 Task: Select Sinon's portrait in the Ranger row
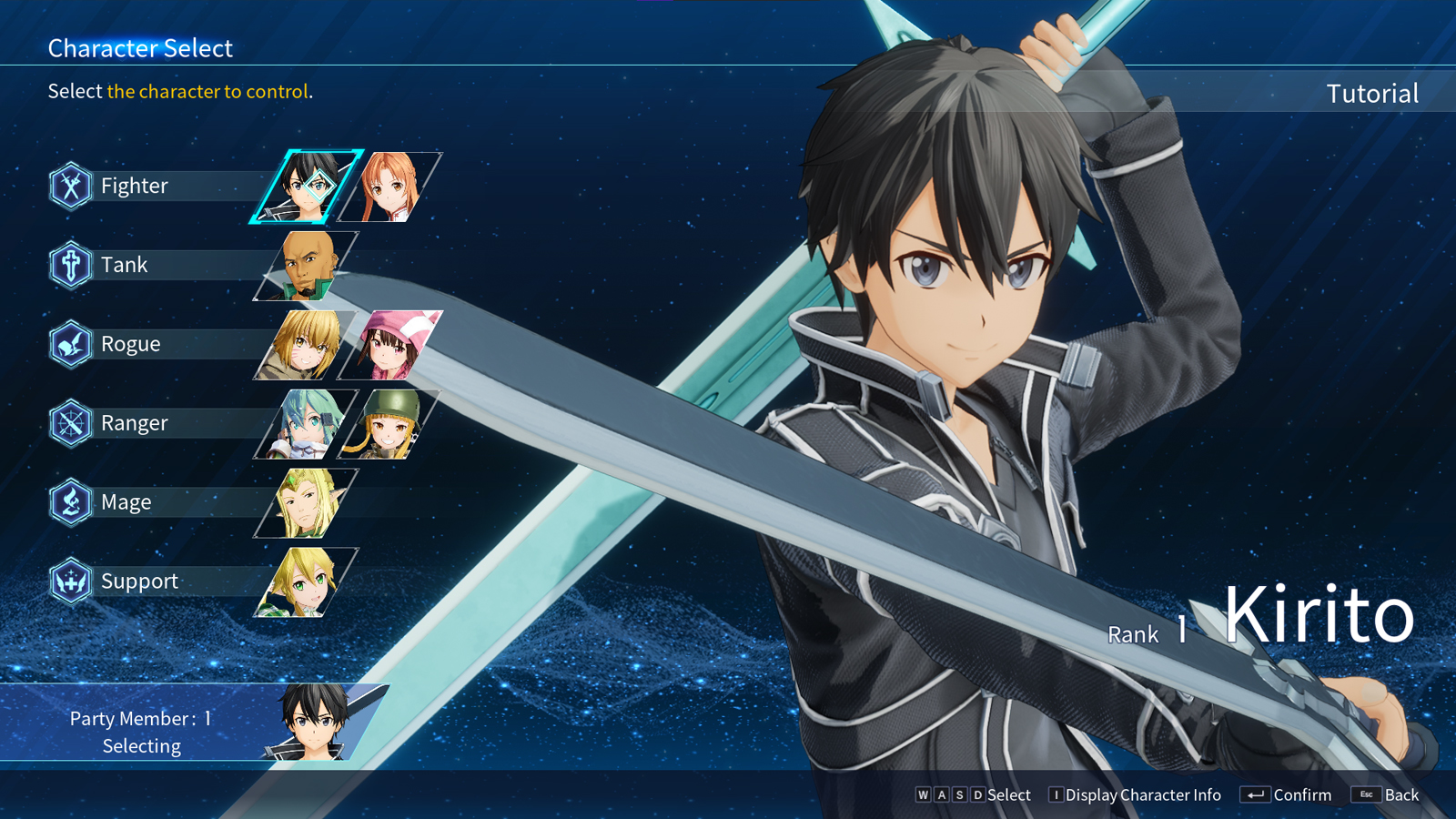pyautogui.click(x=307, y=423)
